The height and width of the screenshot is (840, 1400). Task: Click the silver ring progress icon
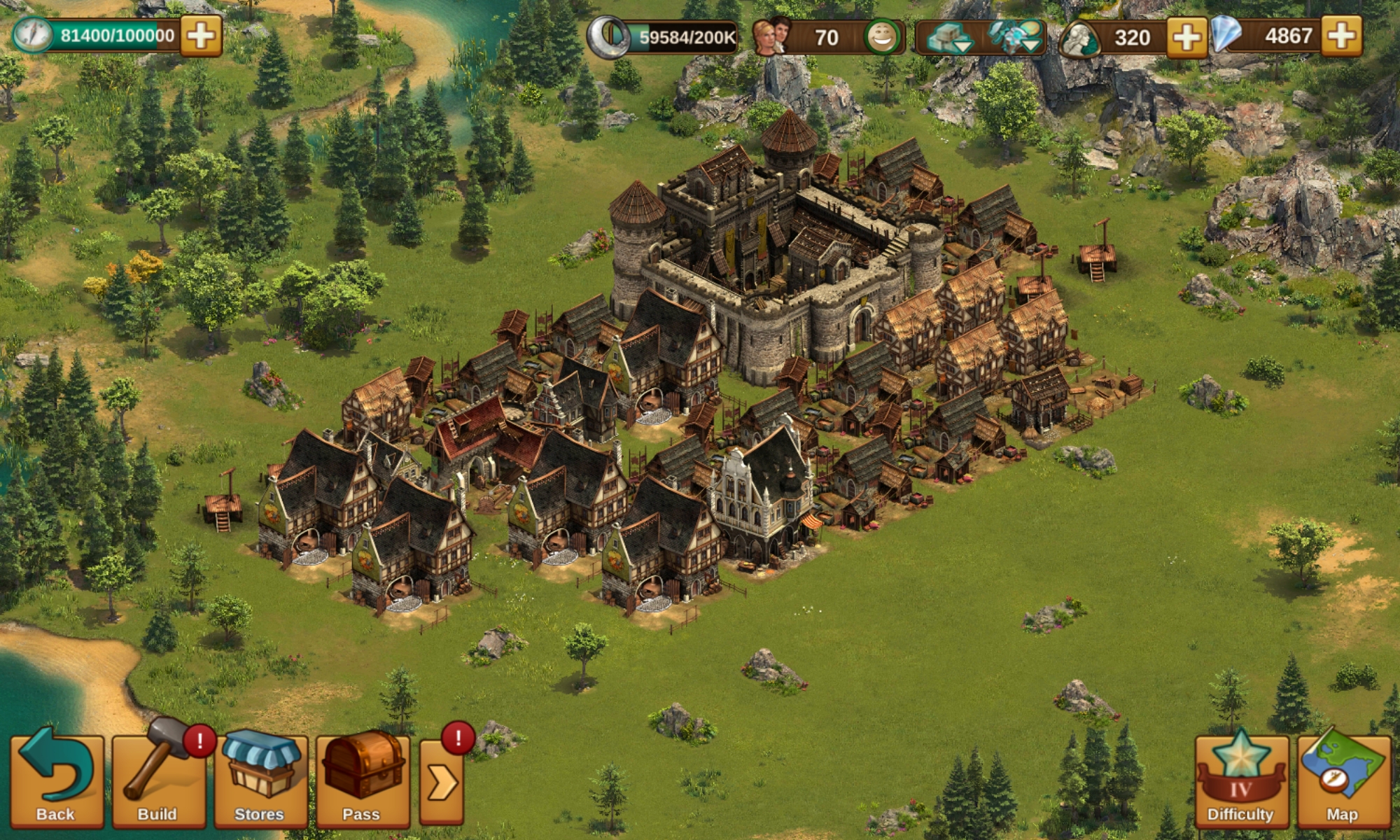pos(607,37)
